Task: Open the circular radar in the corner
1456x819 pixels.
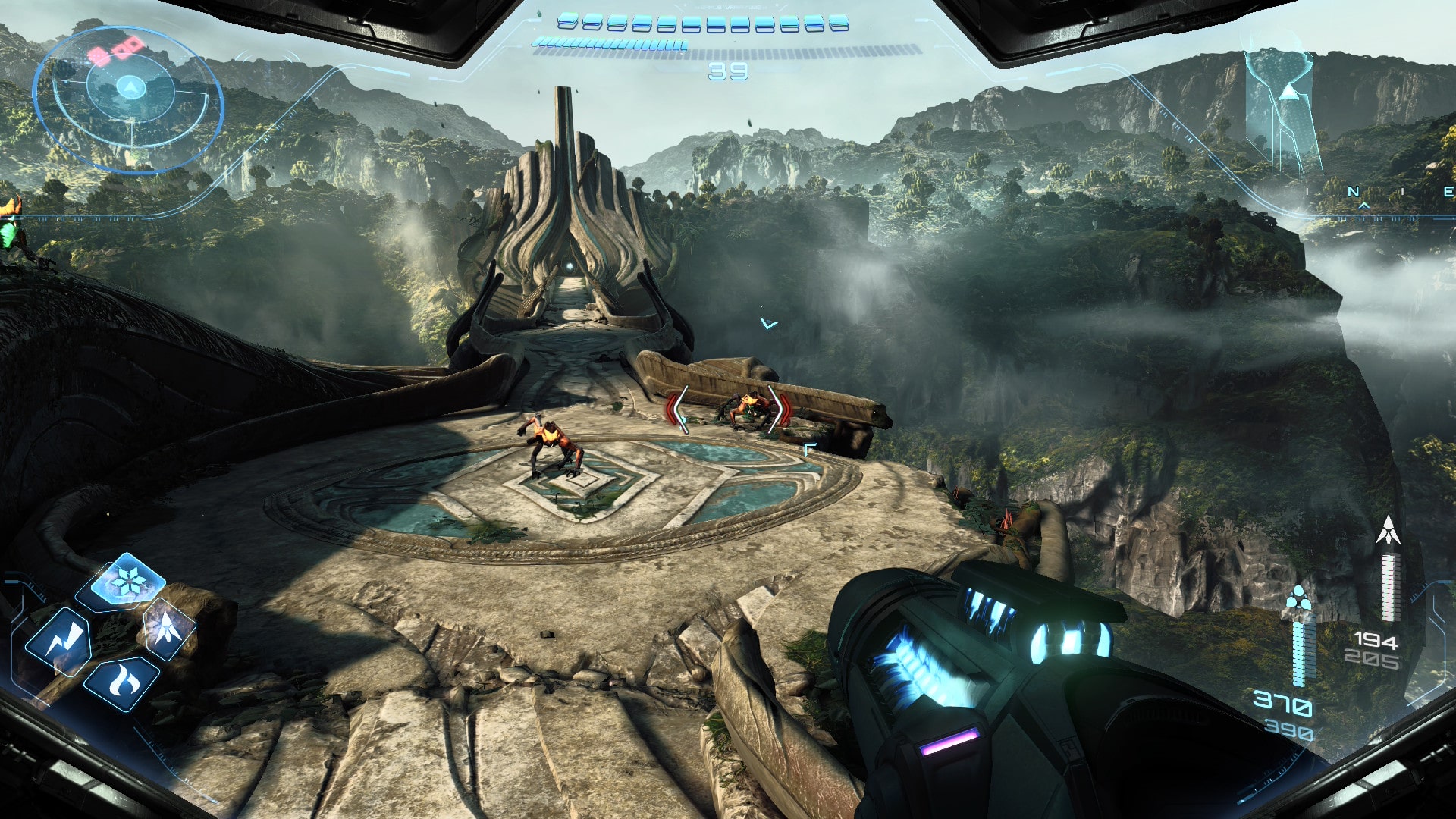Action: pyautogui.click(x=129, y=99)
